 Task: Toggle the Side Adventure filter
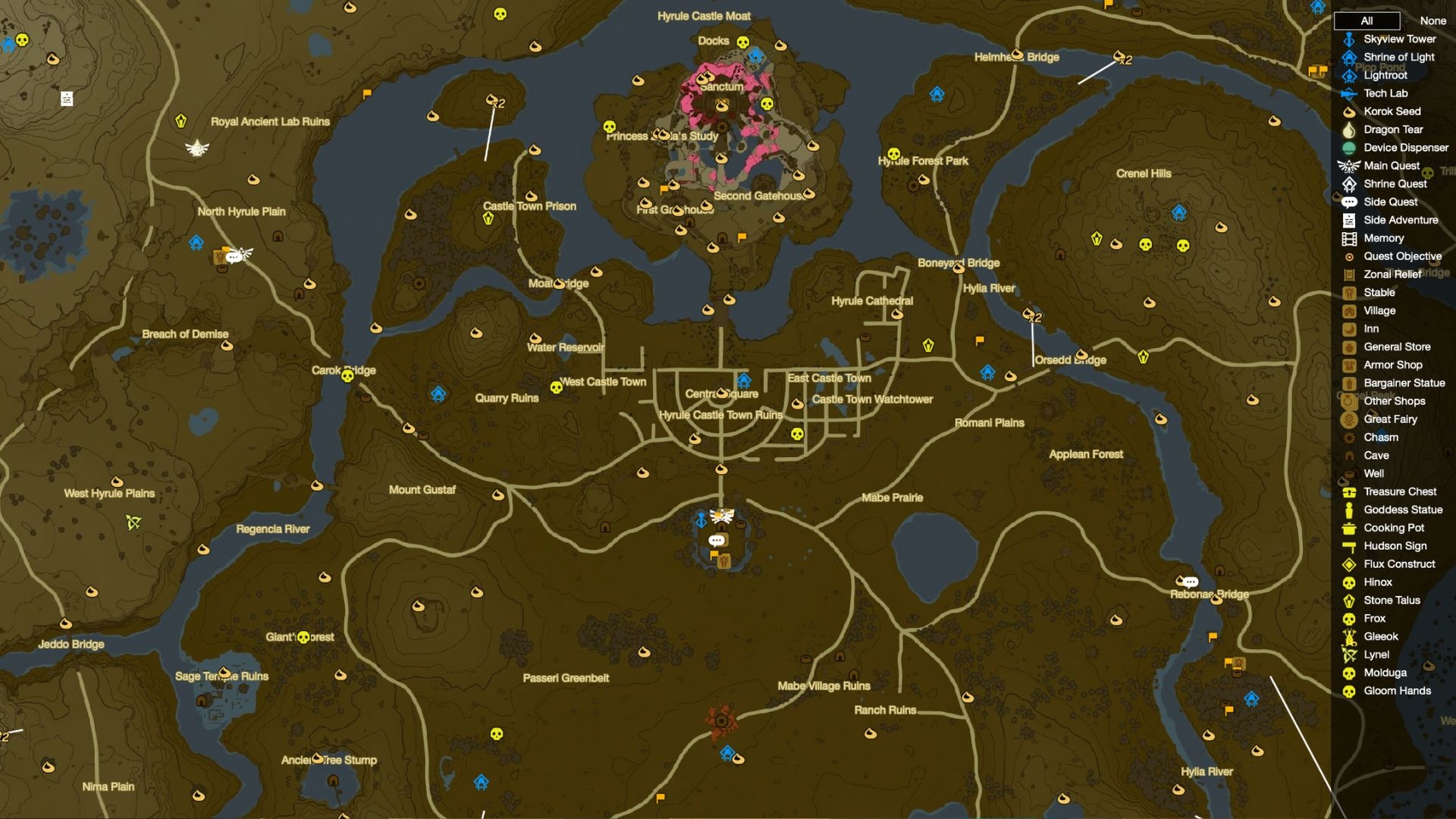(x=1400, y=220)
